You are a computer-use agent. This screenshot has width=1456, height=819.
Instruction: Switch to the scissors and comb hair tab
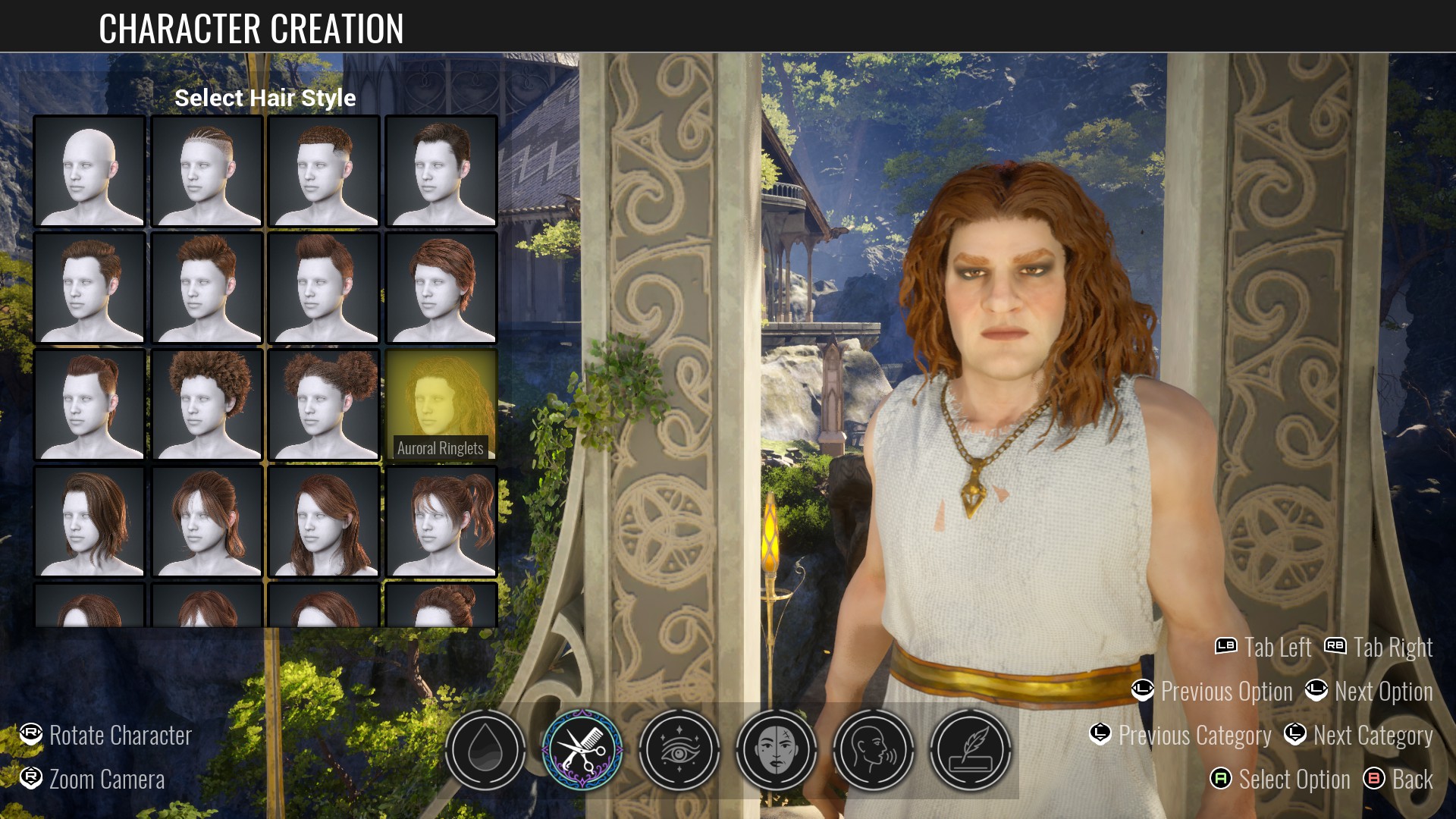point(582,750)
